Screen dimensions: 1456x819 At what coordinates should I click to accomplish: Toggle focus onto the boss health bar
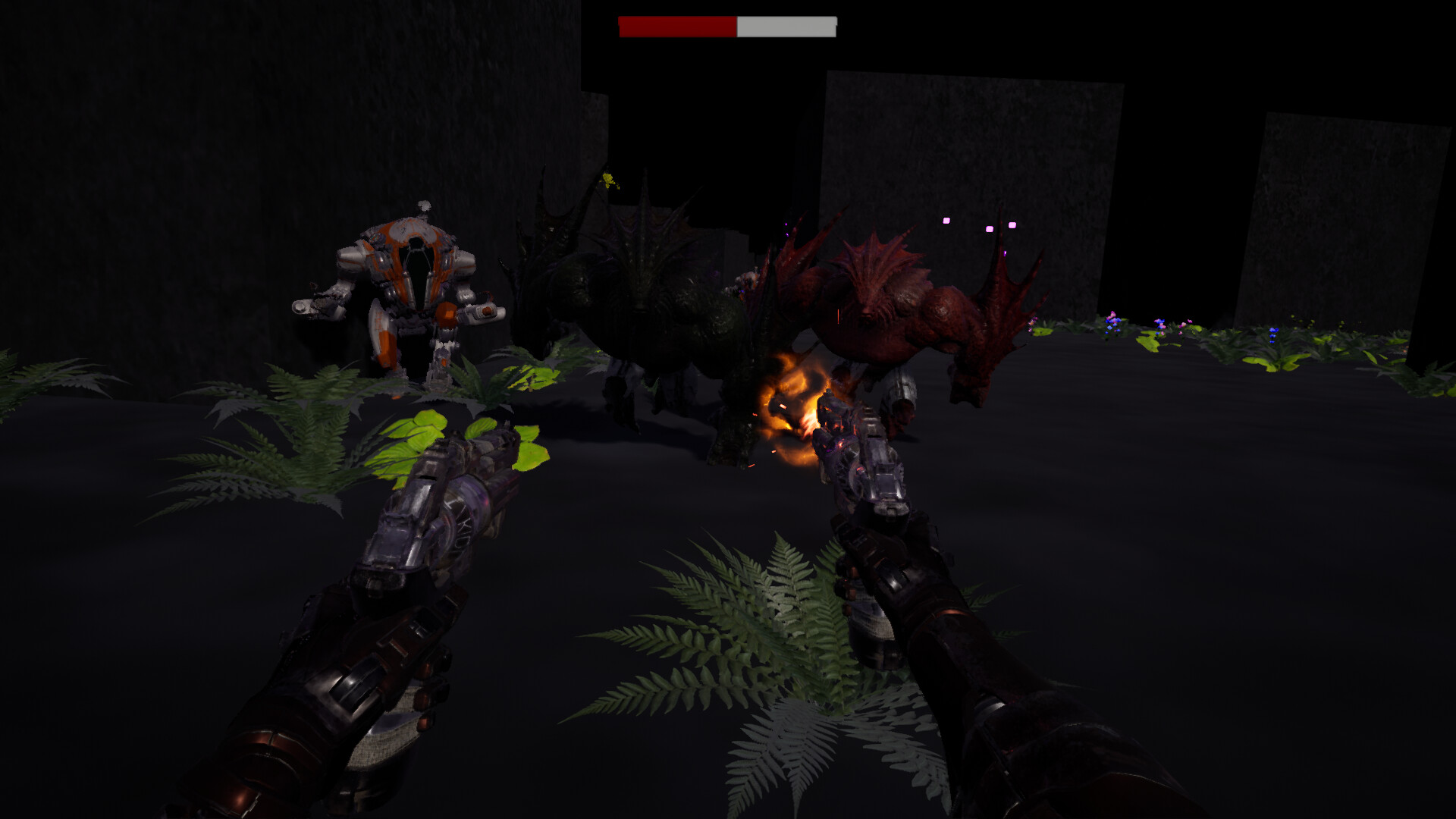tap(726, 27)
